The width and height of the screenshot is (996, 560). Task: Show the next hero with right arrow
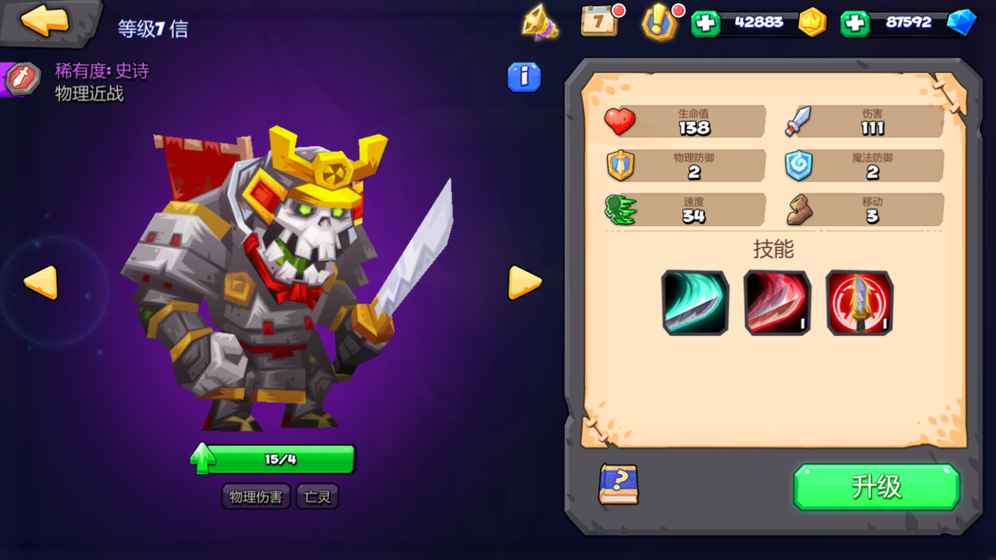tap(524, 283)
